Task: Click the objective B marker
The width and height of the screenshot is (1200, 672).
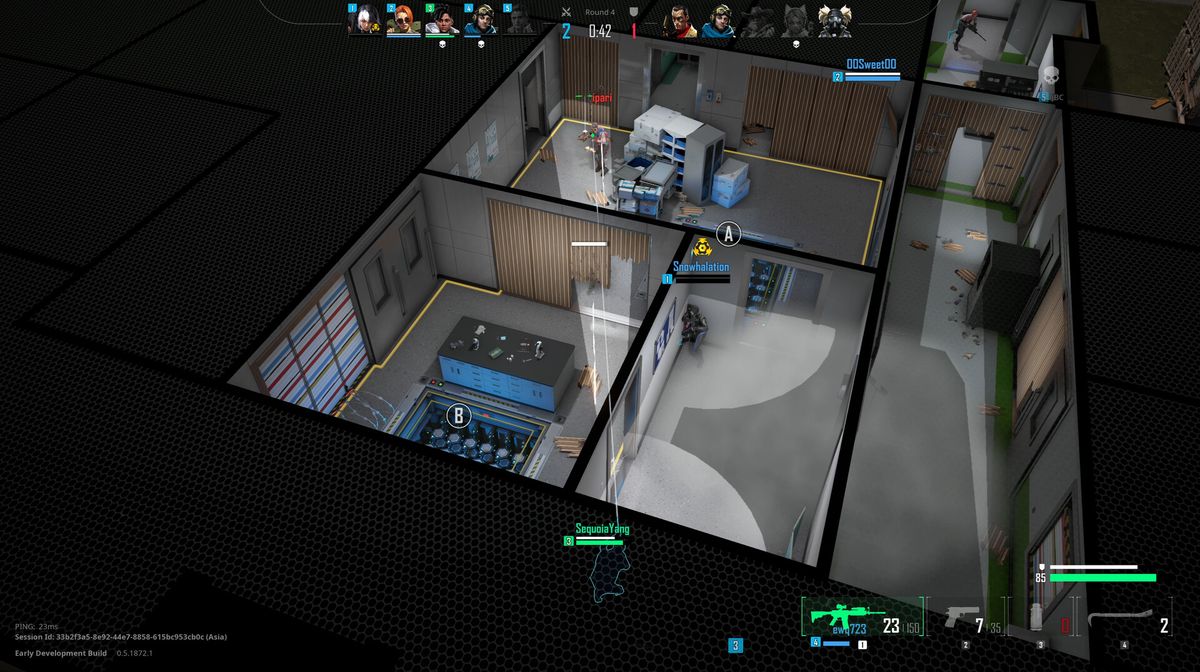Action: [x=458, y=415]
